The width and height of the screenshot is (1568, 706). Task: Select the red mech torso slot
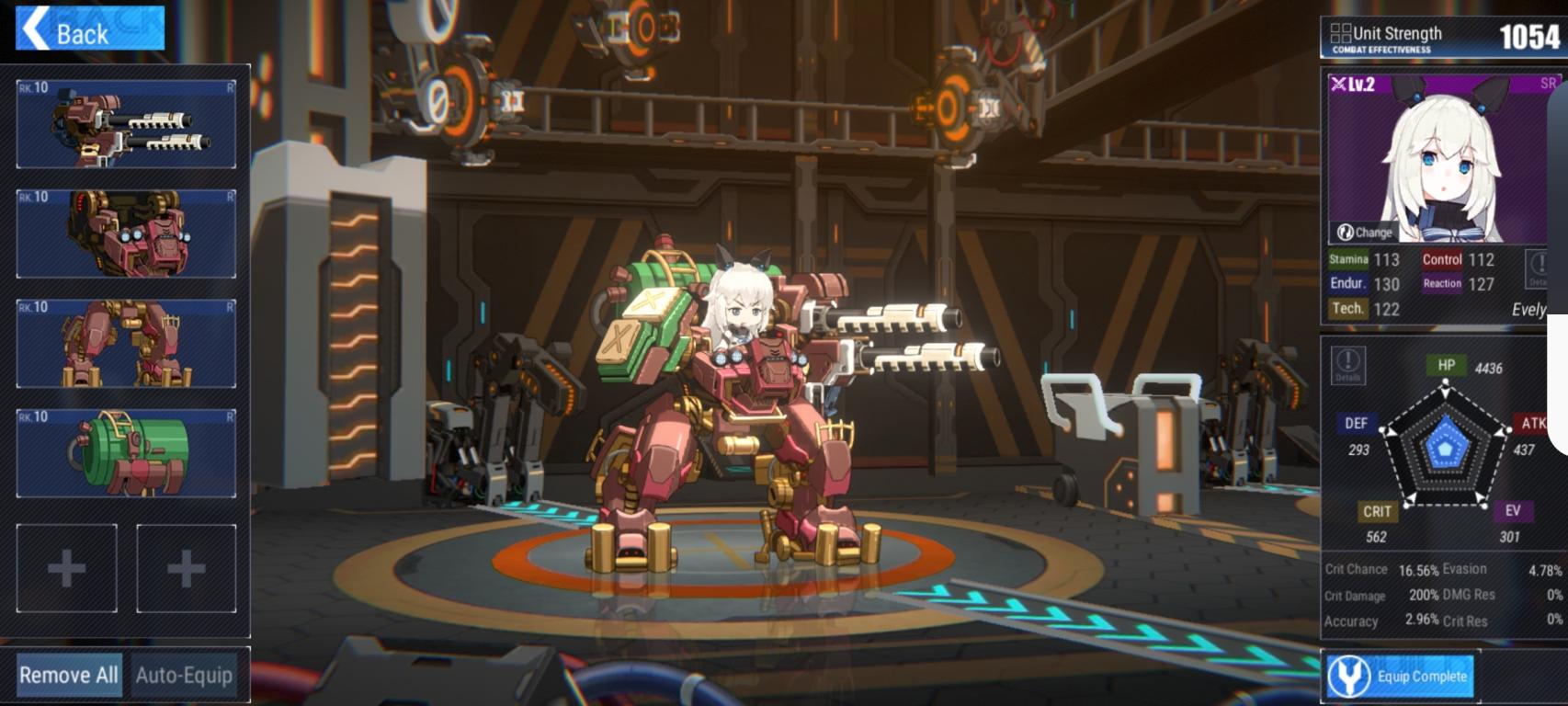(x=126, y=233)
